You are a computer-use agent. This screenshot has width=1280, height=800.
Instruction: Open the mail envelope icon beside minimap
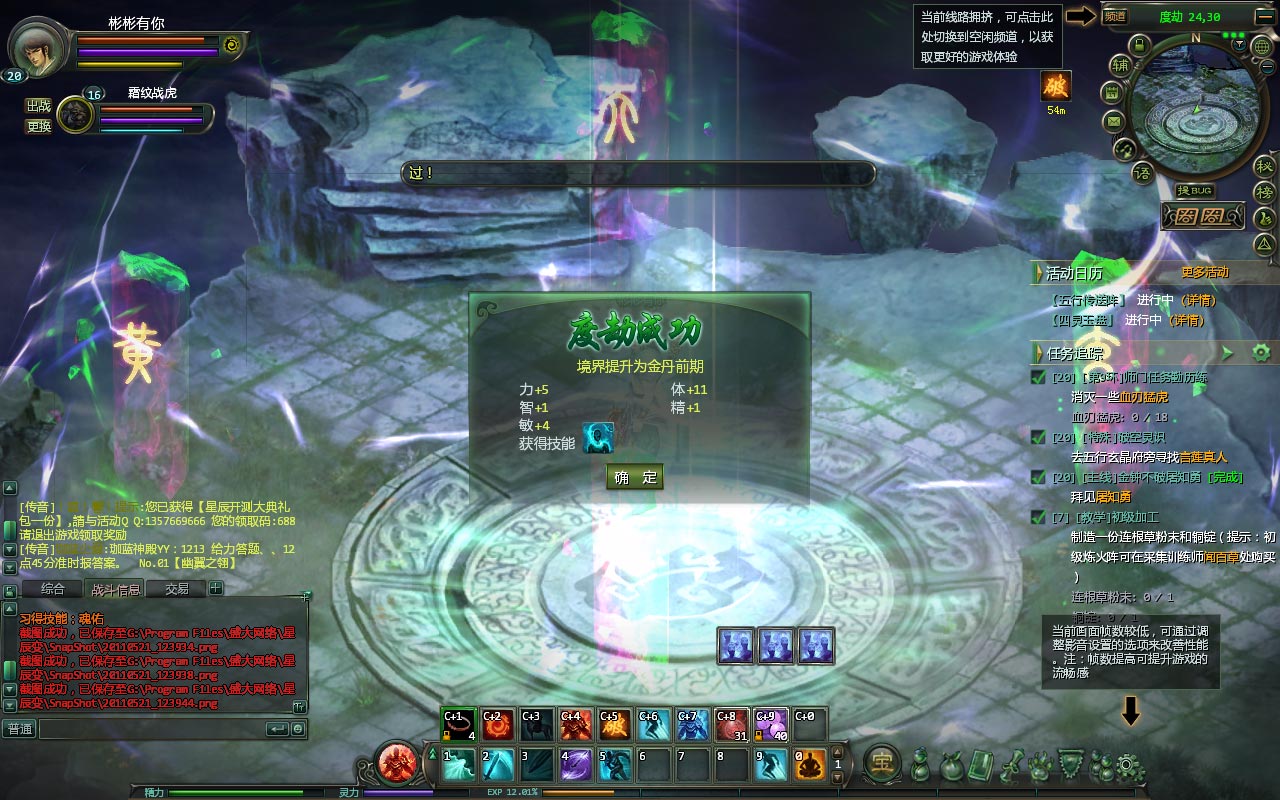(x=1113, y=121)
